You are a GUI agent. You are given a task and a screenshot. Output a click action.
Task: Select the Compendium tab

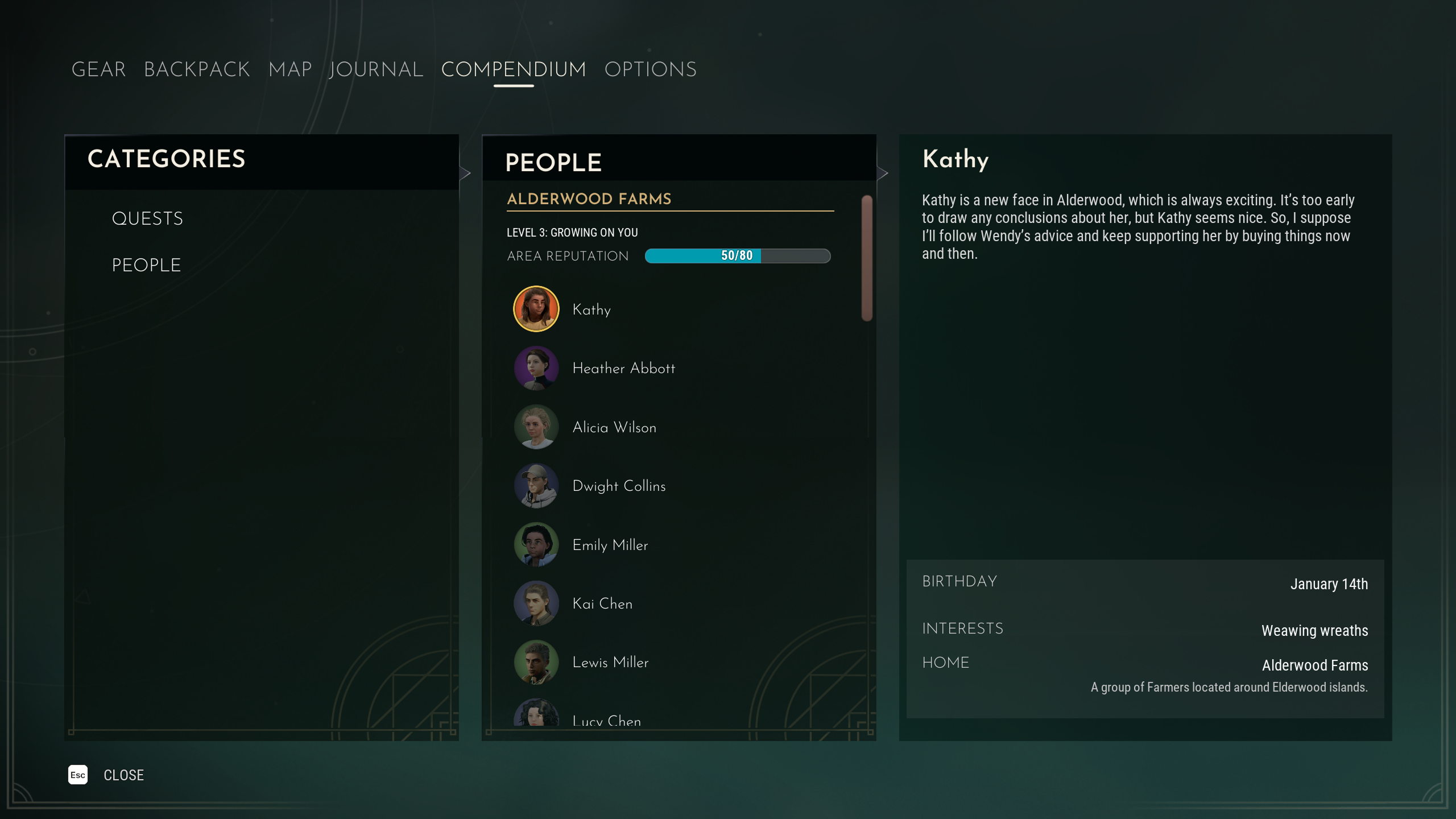click(x=513, y=69)
